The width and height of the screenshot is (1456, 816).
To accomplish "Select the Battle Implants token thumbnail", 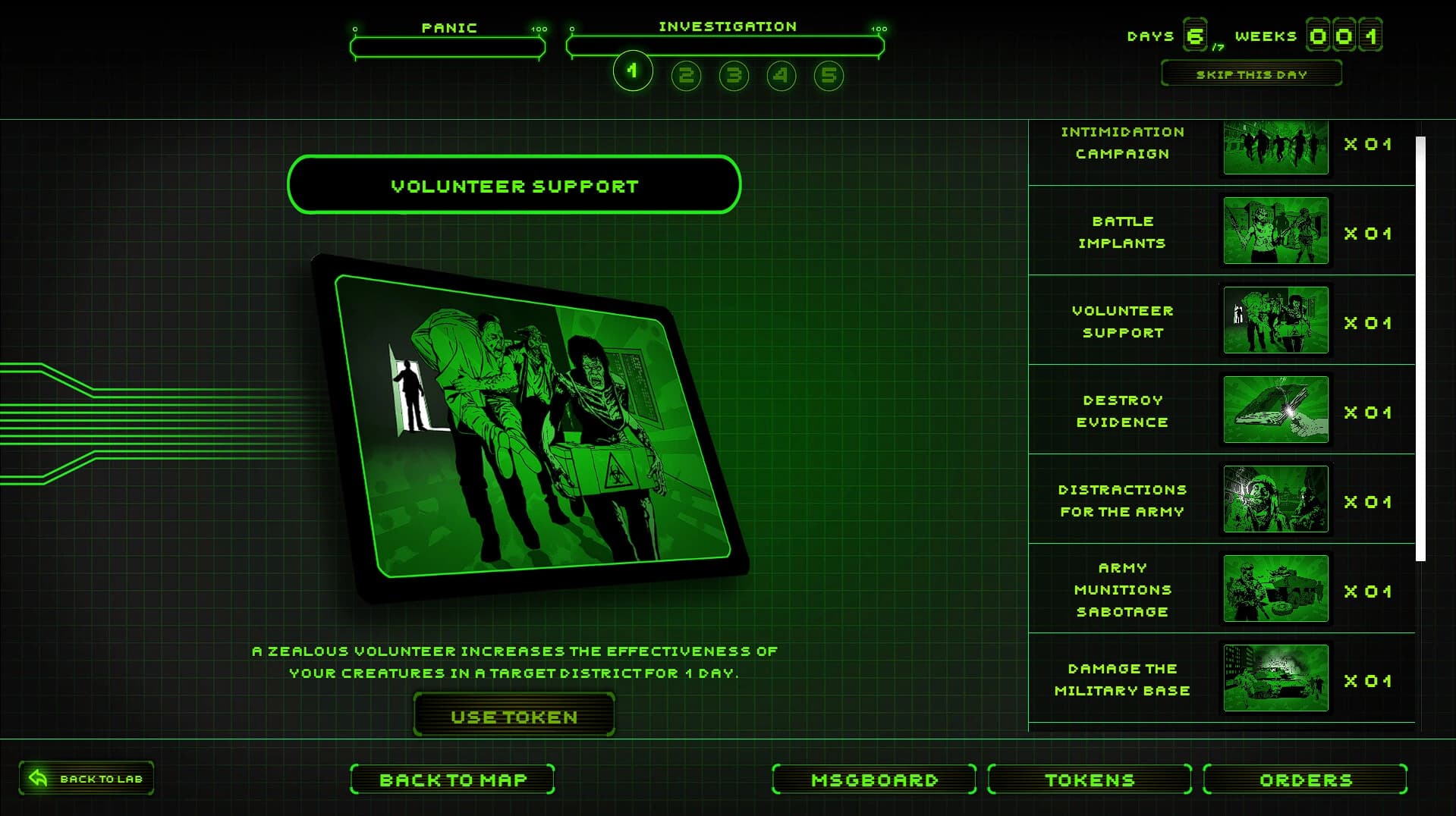I will tap(1274, 233).
